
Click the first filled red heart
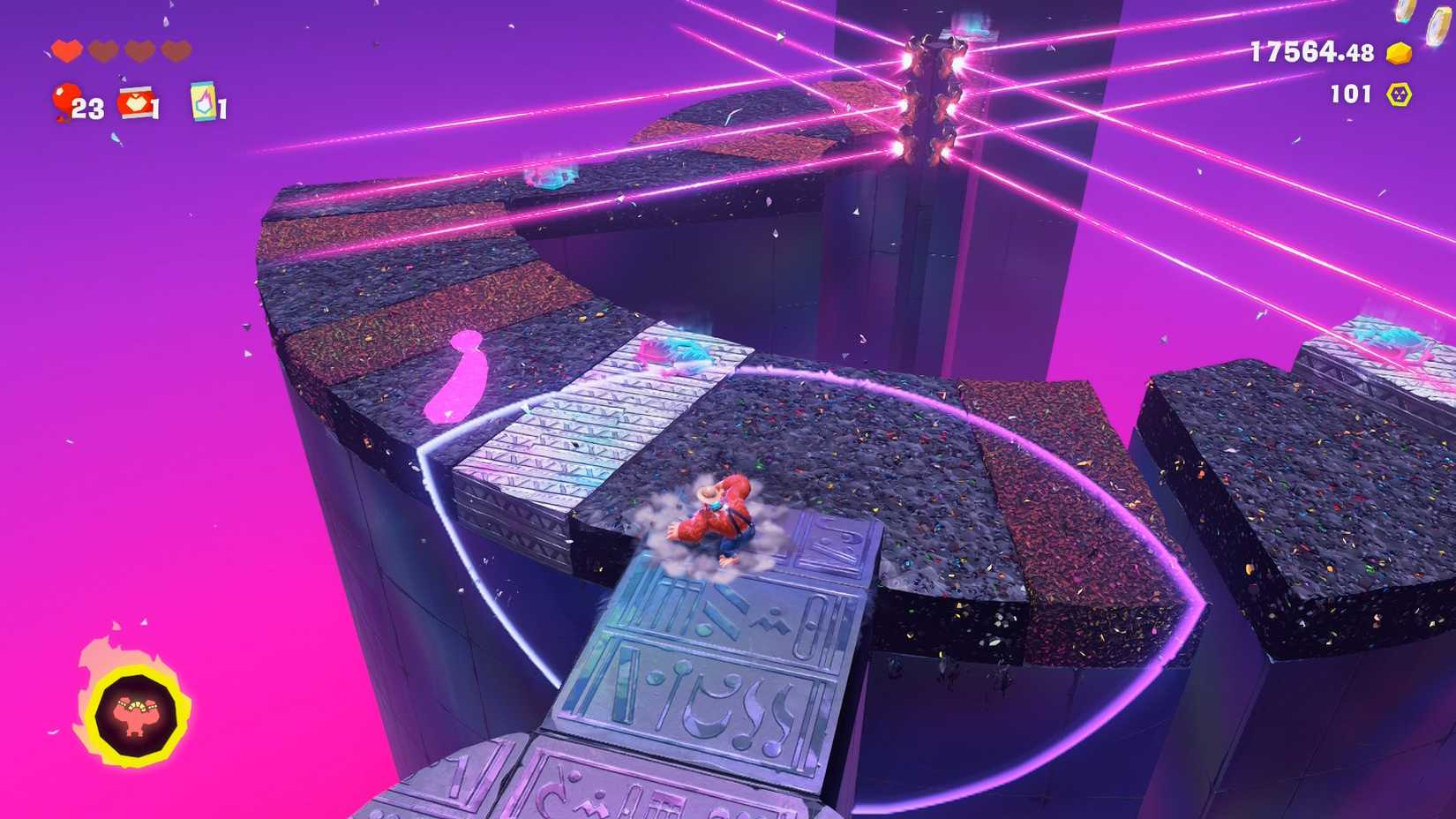point(67,50)
